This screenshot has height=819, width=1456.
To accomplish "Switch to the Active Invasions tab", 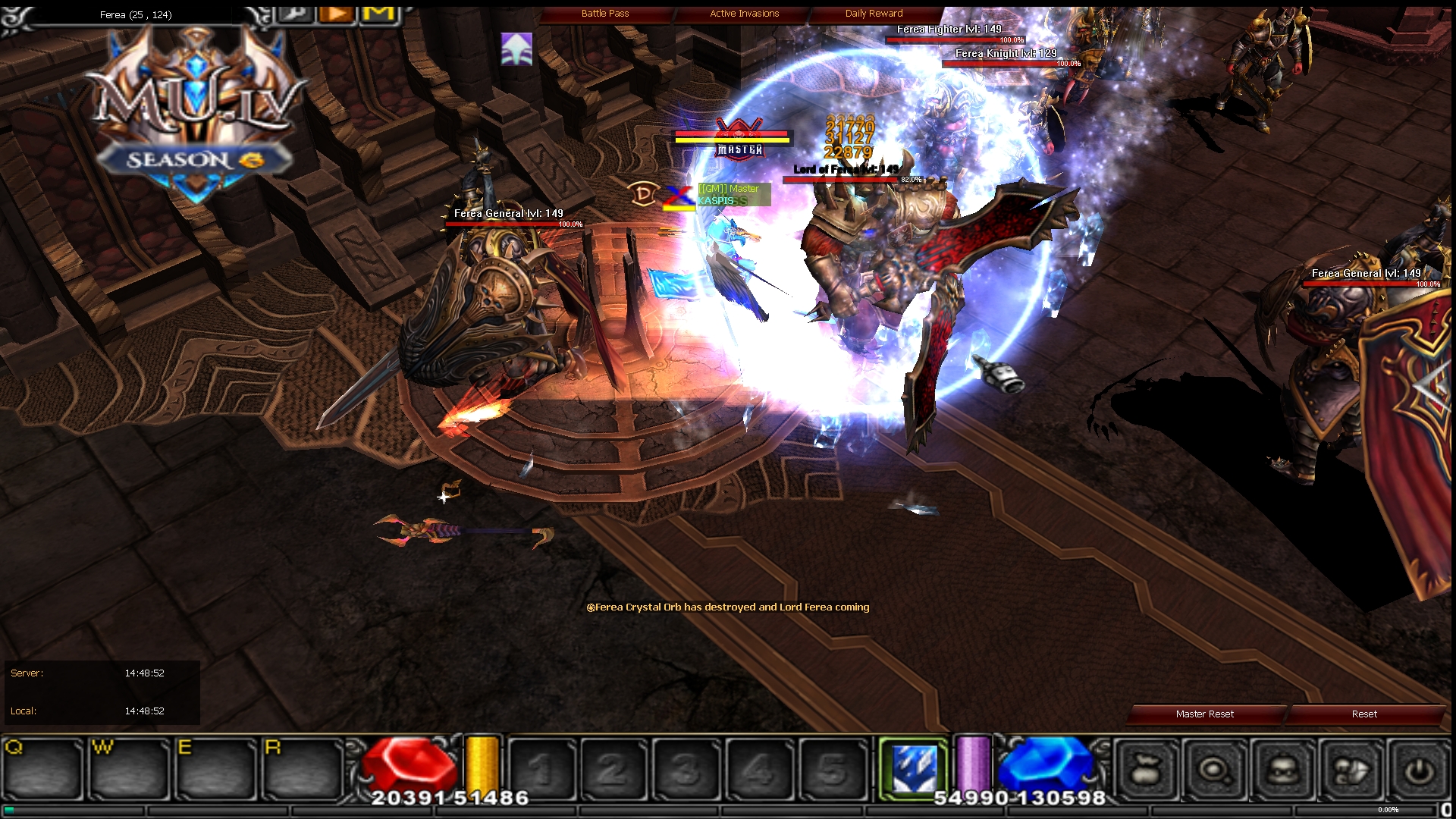I will (743, 13).
